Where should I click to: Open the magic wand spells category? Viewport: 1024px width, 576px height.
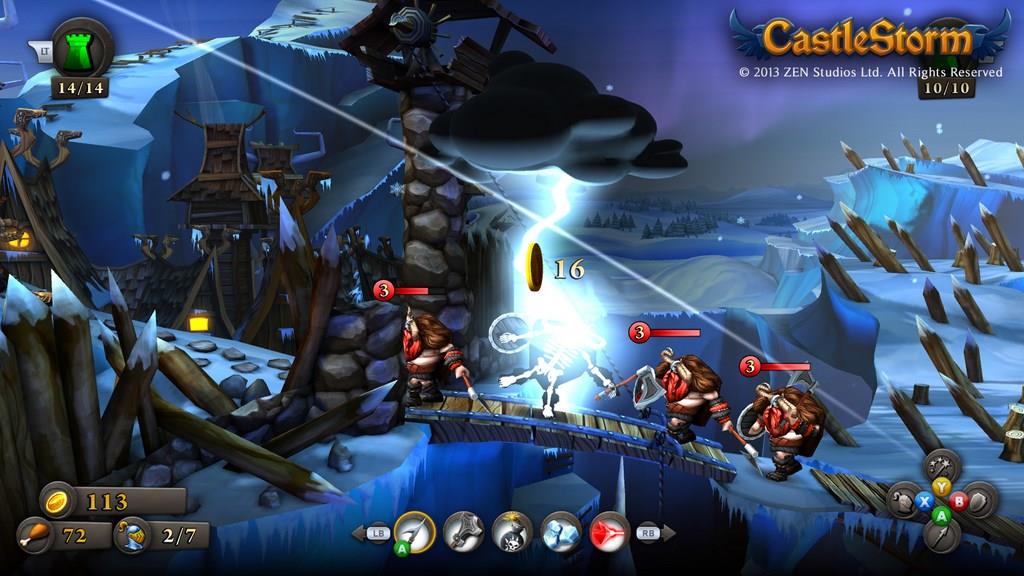click(941, 466)
